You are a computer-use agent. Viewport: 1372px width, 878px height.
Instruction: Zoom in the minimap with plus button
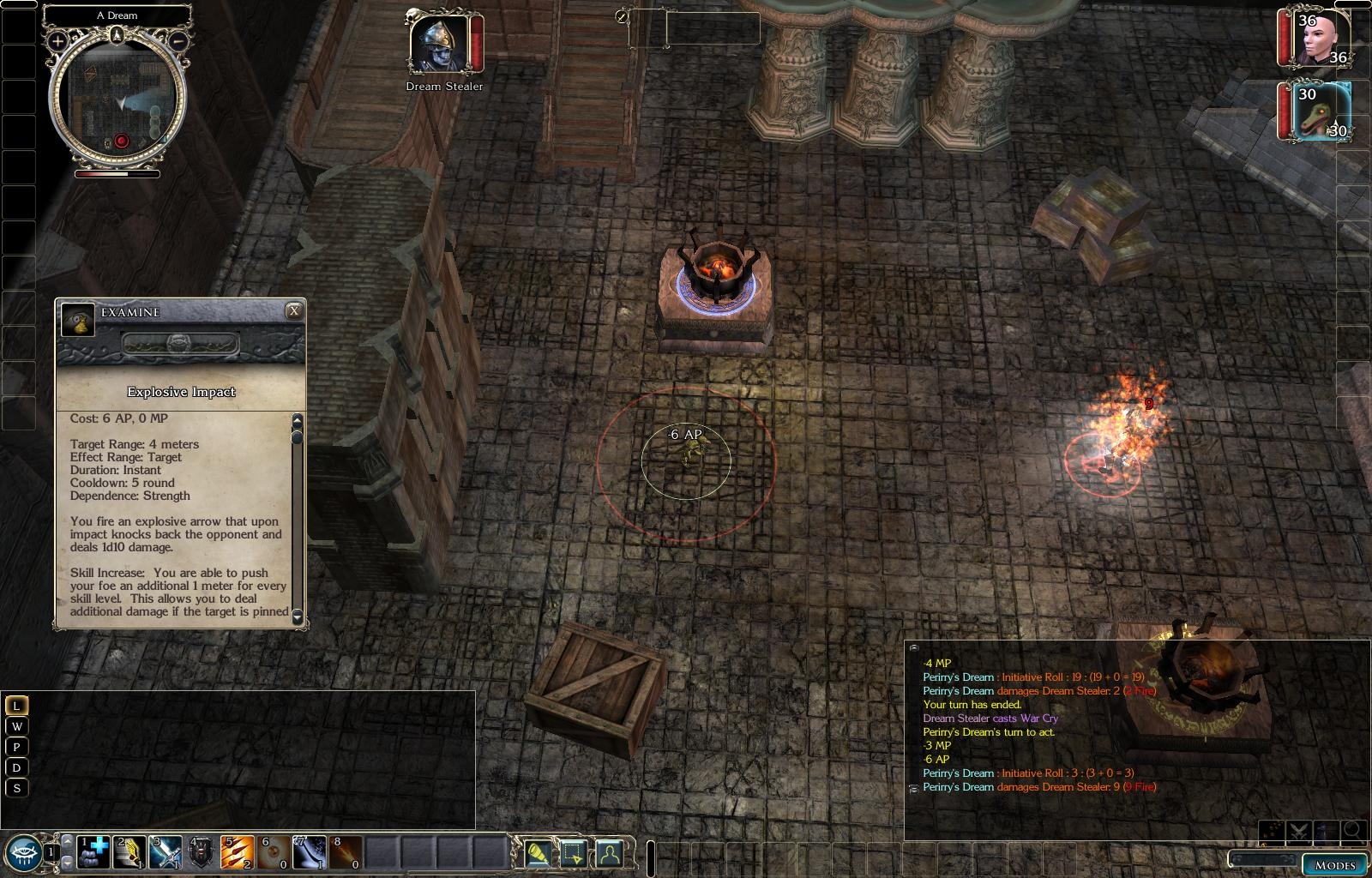(57, 40)
